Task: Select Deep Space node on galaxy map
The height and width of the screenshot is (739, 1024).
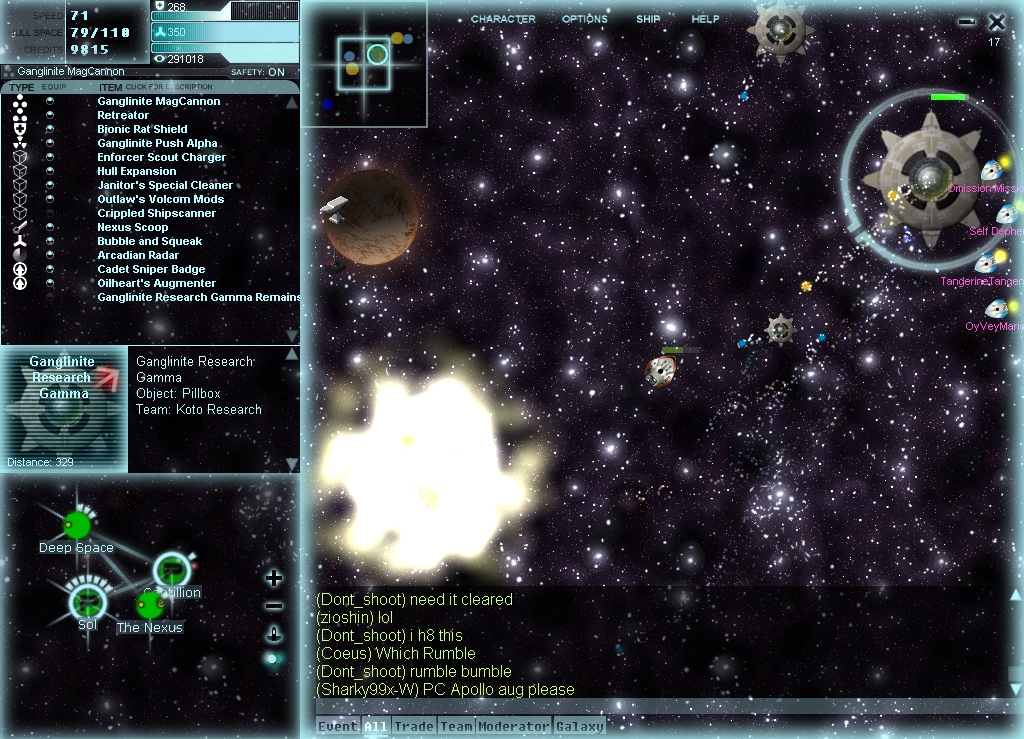Action: (x=77, y=525)
